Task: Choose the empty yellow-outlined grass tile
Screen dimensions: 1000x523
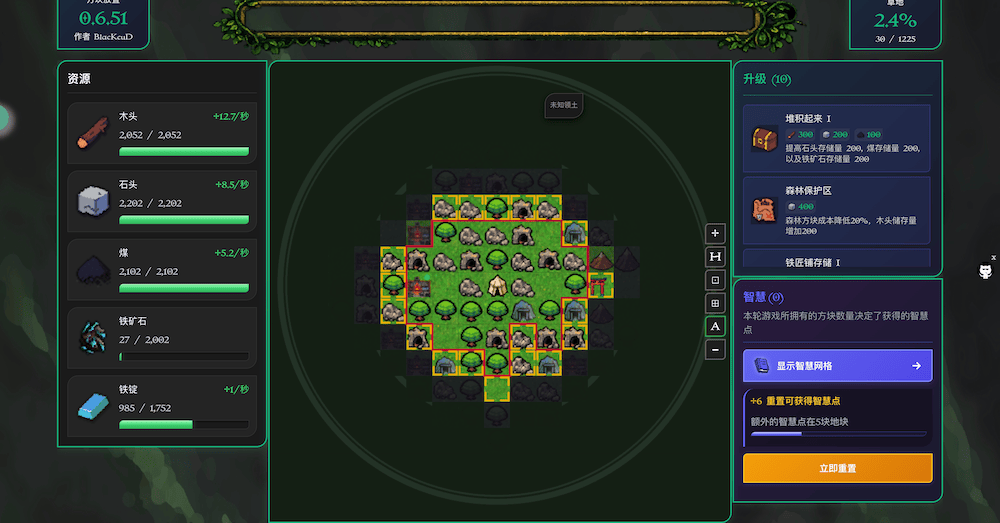Action: pyautogui.click(x=497, y=386)
